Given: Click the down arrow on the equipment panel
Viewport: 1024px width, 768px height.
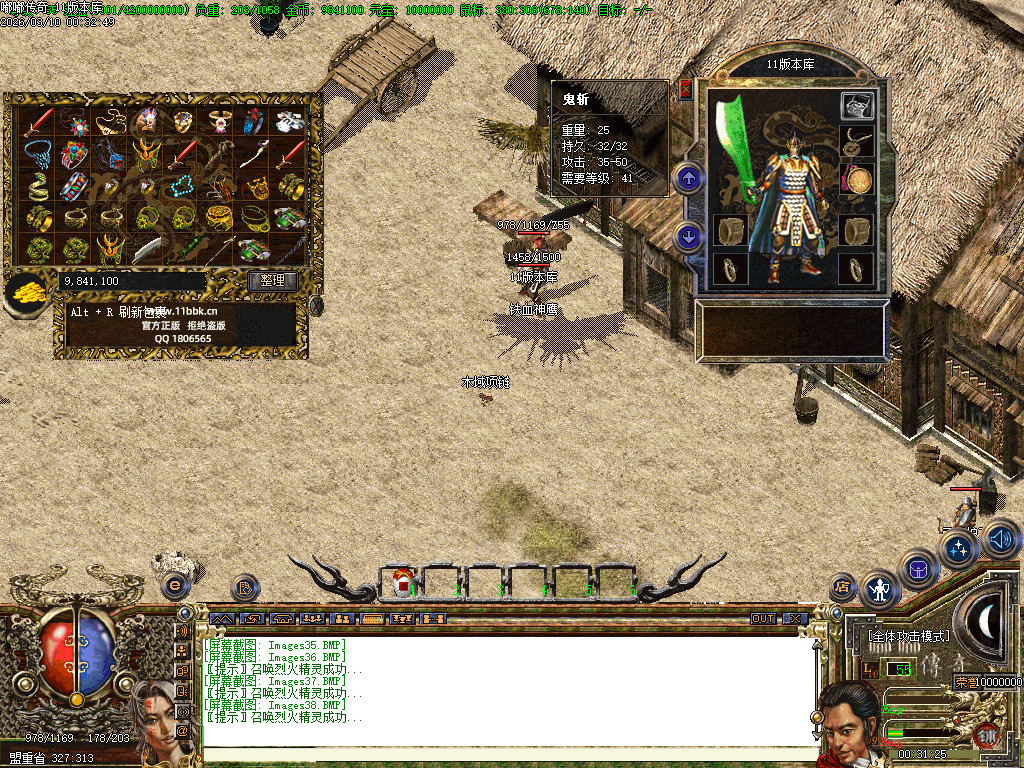Looking at the screenshot, I should tap(688, 237).
